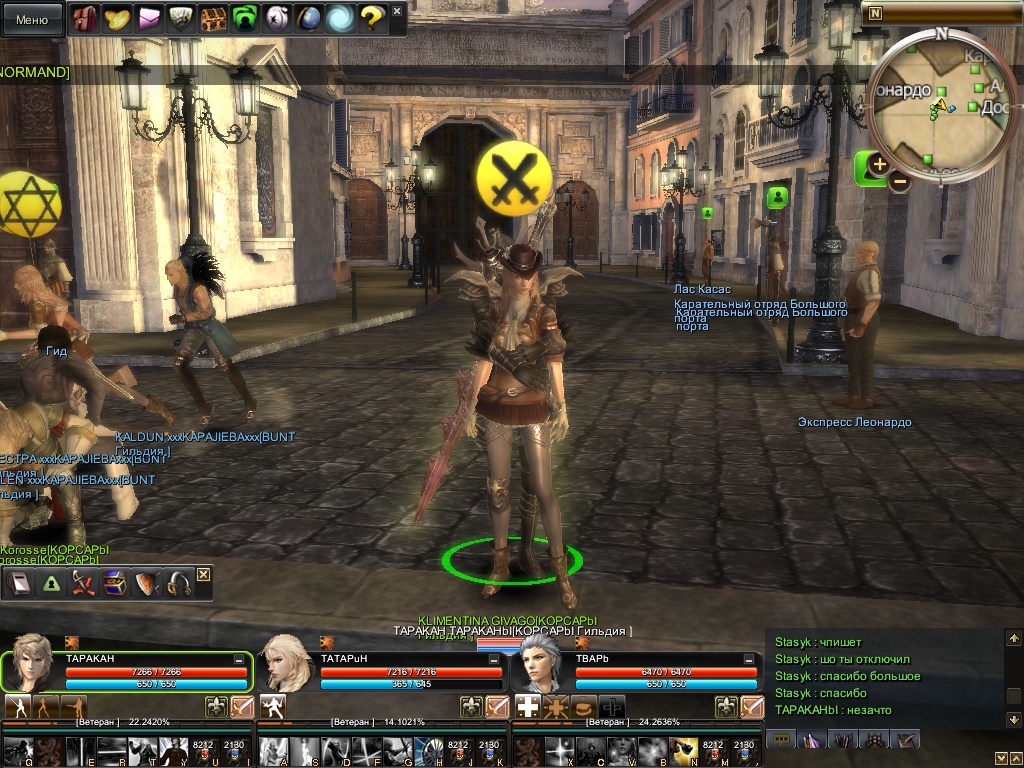Close the top icon toolbar

tap(397, 12)
